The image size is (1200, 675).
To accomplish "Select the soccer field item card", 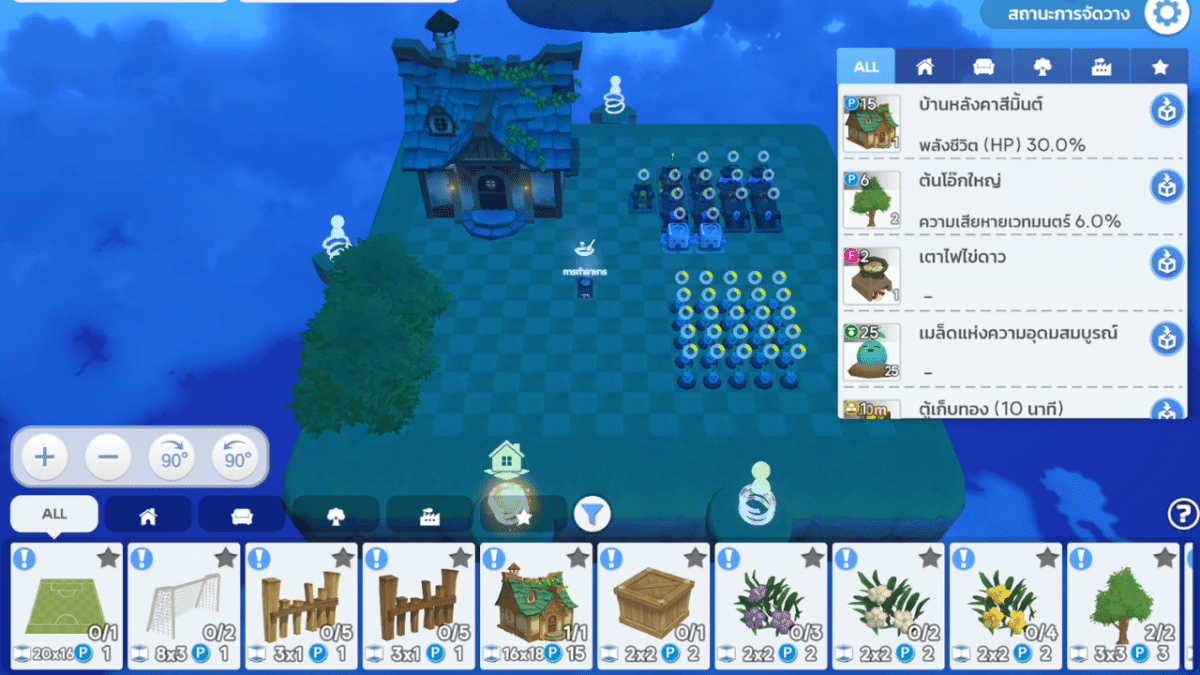I will (x=67, y=606).
